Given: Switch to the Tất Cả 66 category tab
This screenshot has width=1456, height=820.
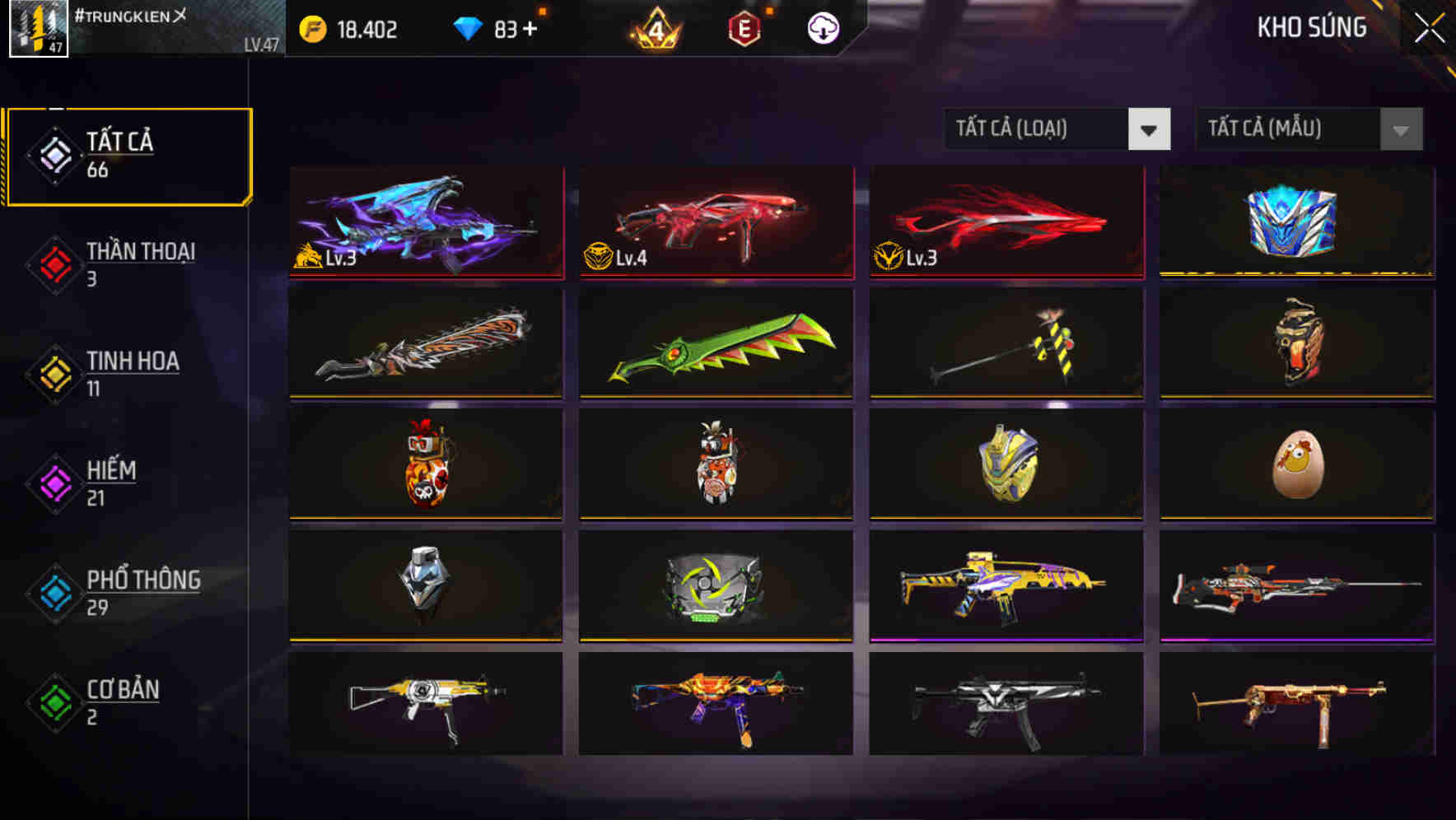Looking at the screenshot, I should point(128,155).
